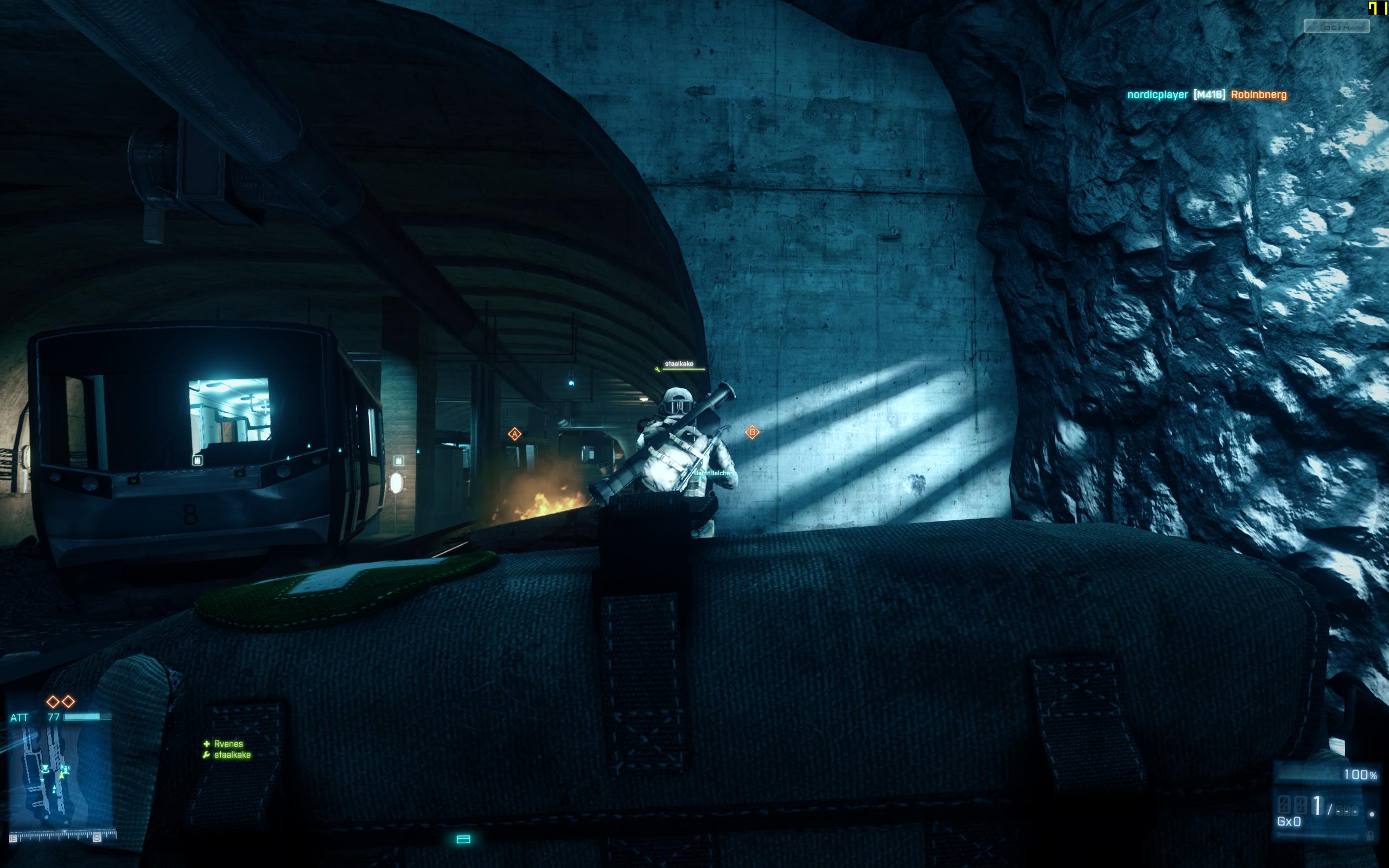
Task: Choose staalkake in the squad list
Action: coord(232,755)
